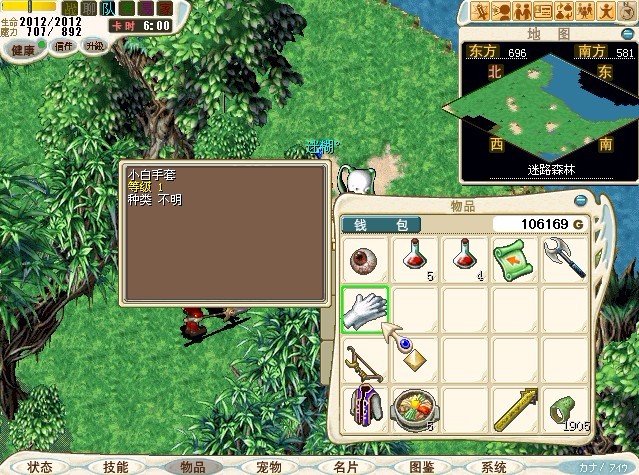639x475 pixels.
Task: Select the battle axe inventory slot
Action: [568, 260]
